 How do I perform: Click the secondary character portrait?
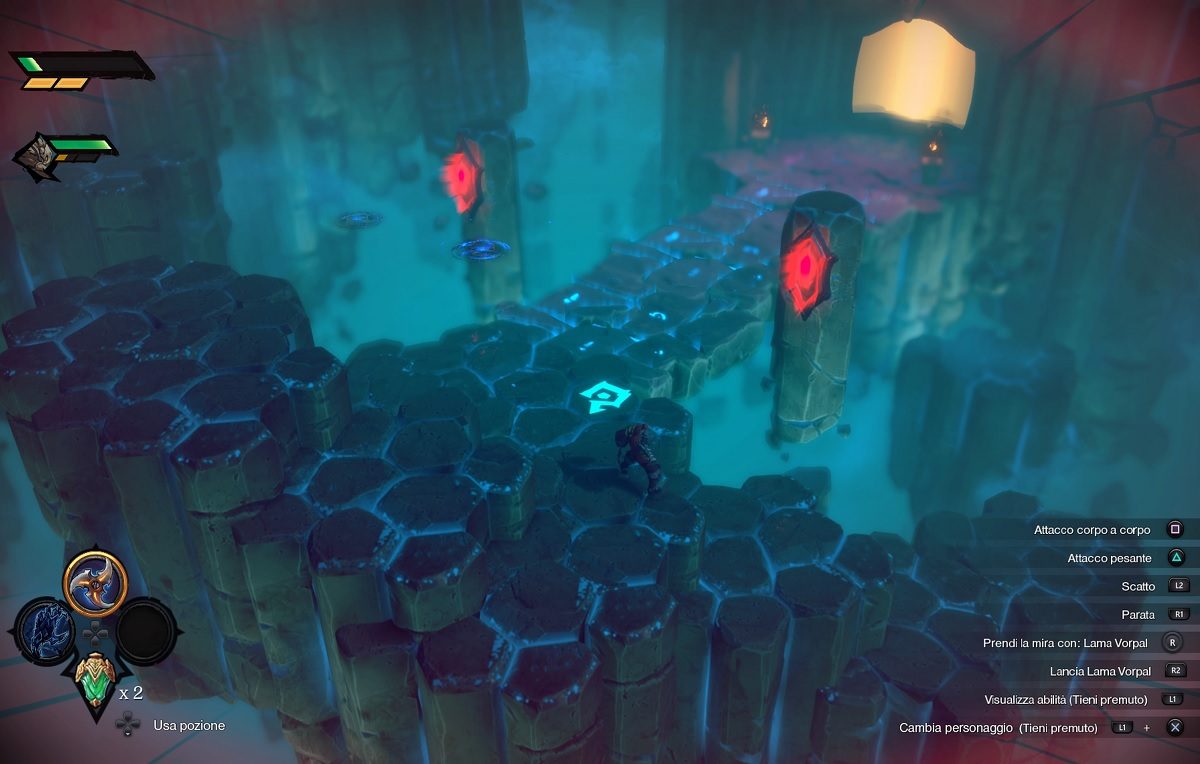pos(34,157)
